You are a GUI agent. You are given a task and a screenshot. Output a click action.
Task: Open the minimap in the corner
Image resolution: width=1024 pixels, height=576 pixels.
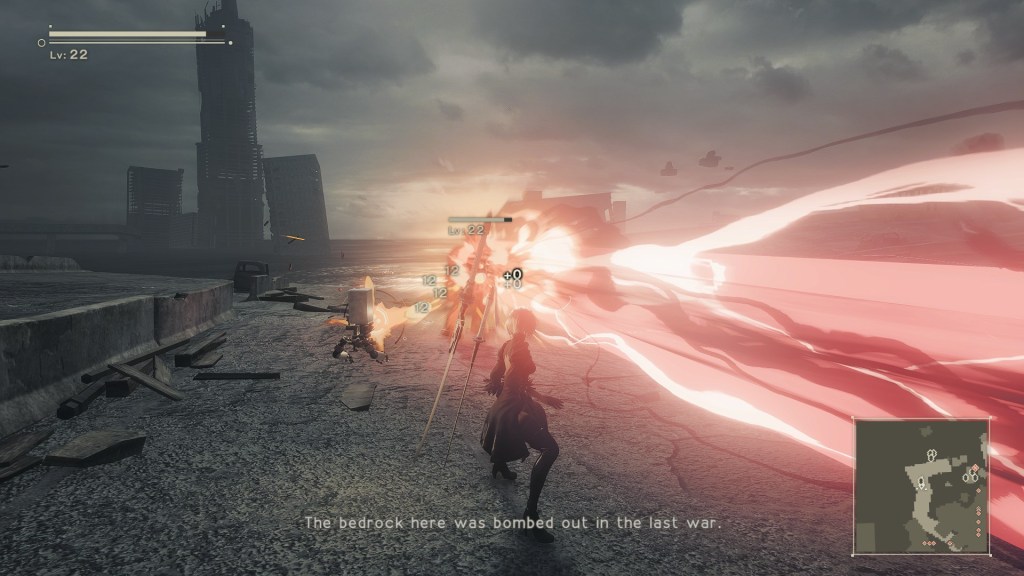tap(920, 486)
